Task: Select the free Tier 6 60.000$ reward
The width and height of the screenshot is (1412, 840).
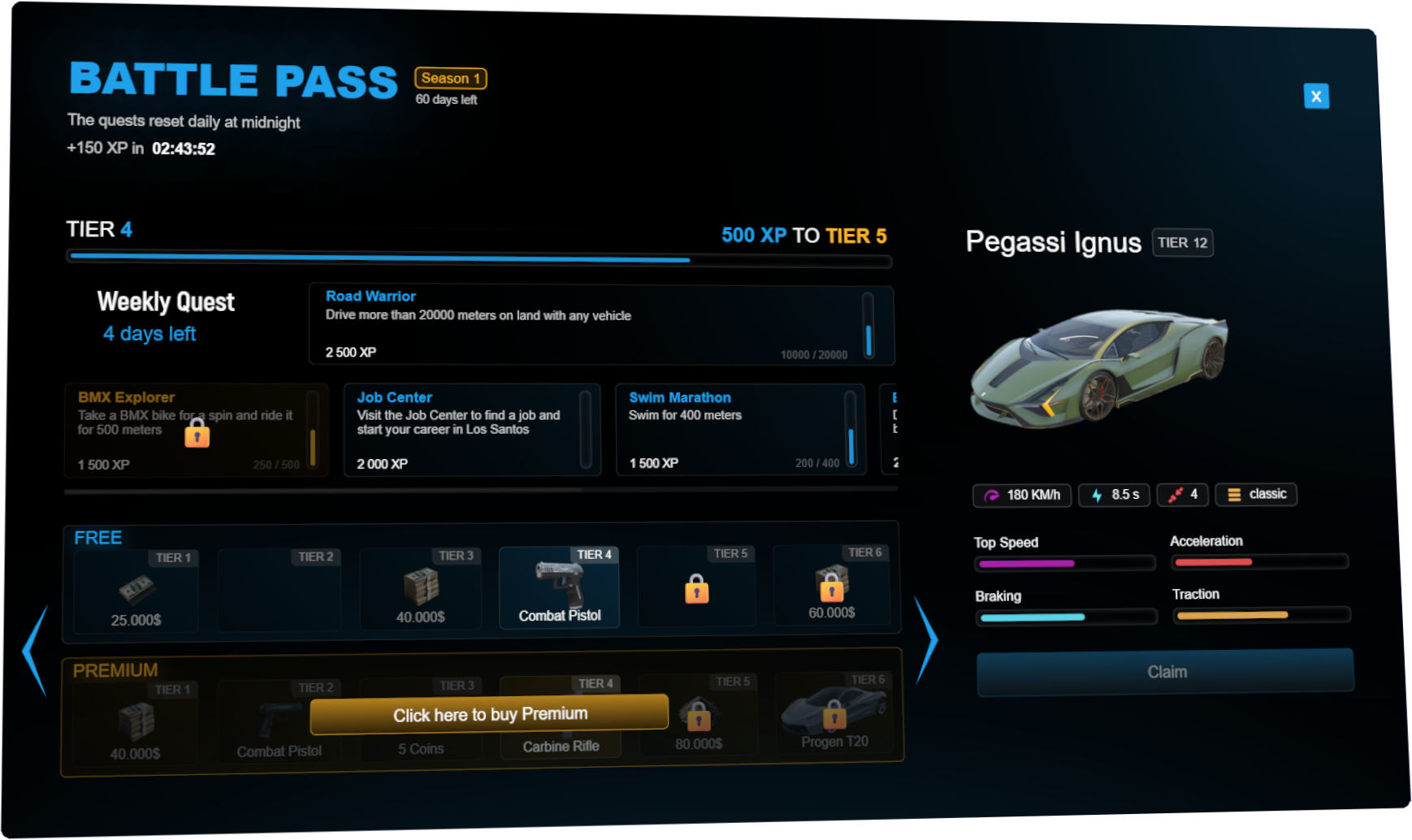Action: click(x=831, y=585)
